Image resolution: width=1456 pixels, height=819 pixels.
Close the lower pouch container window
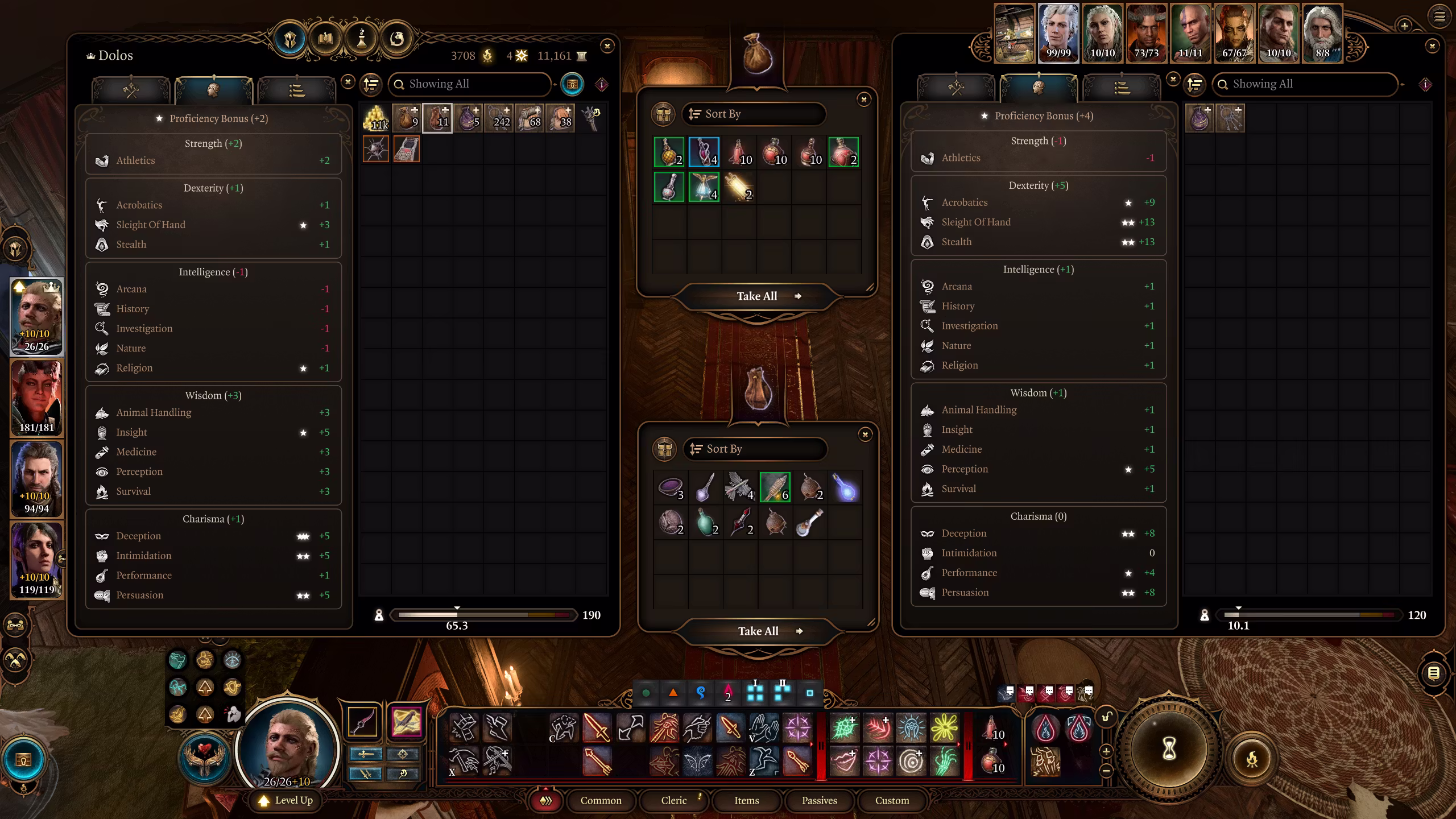[864, 435]
